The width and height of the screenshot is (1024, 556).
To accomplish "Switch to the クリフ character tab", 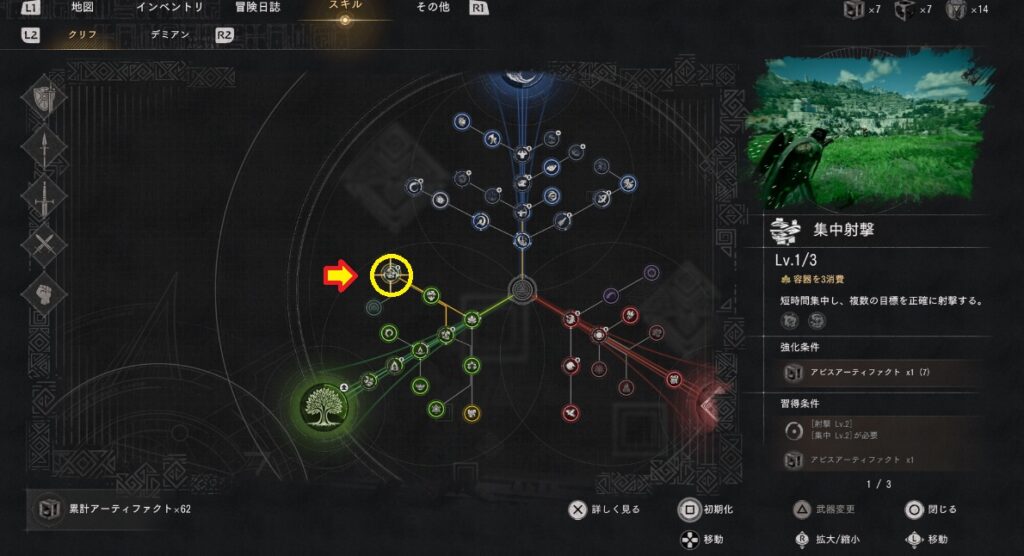I will [82, 34].
